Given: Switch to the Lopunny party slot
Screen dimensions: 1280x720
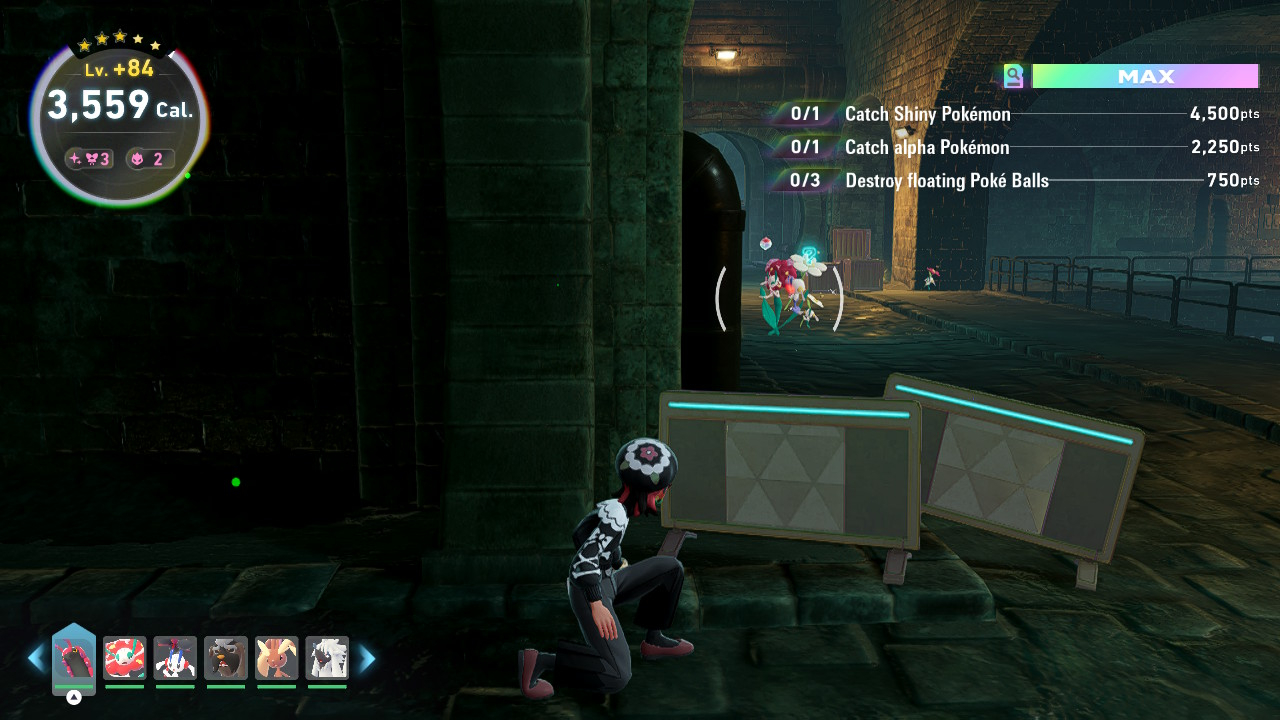Looking at the screenshot, I should coord(277,658).
